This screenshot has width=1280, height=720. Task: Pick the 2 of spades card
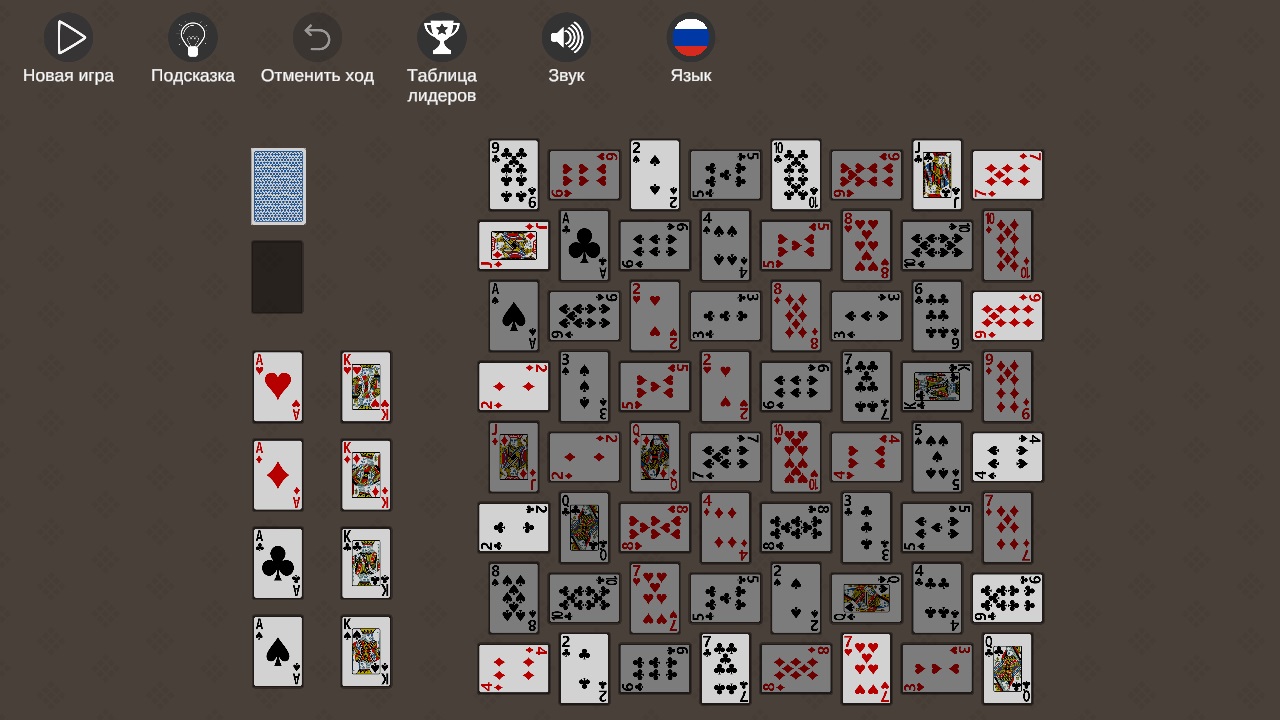point(654,174)
